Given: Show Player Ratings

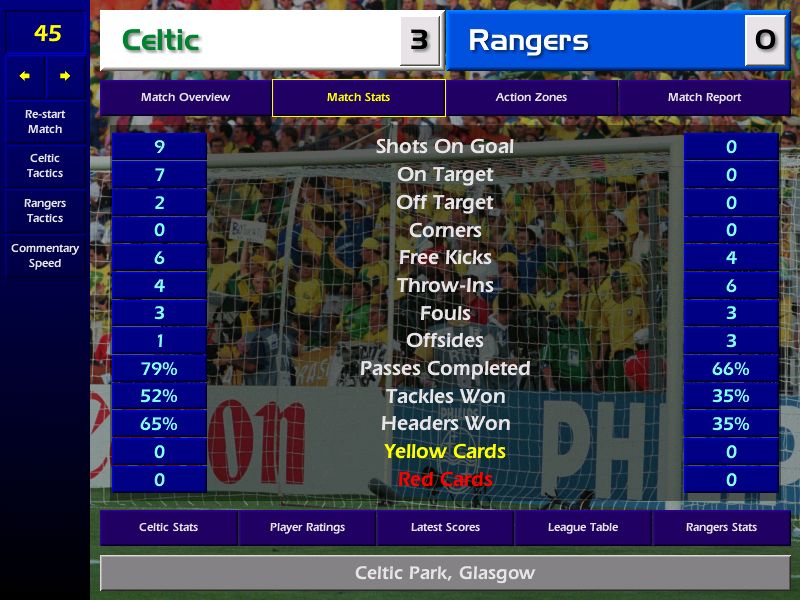Looking at the screenshot, I should pyautogui.click(x=307, y=527).
